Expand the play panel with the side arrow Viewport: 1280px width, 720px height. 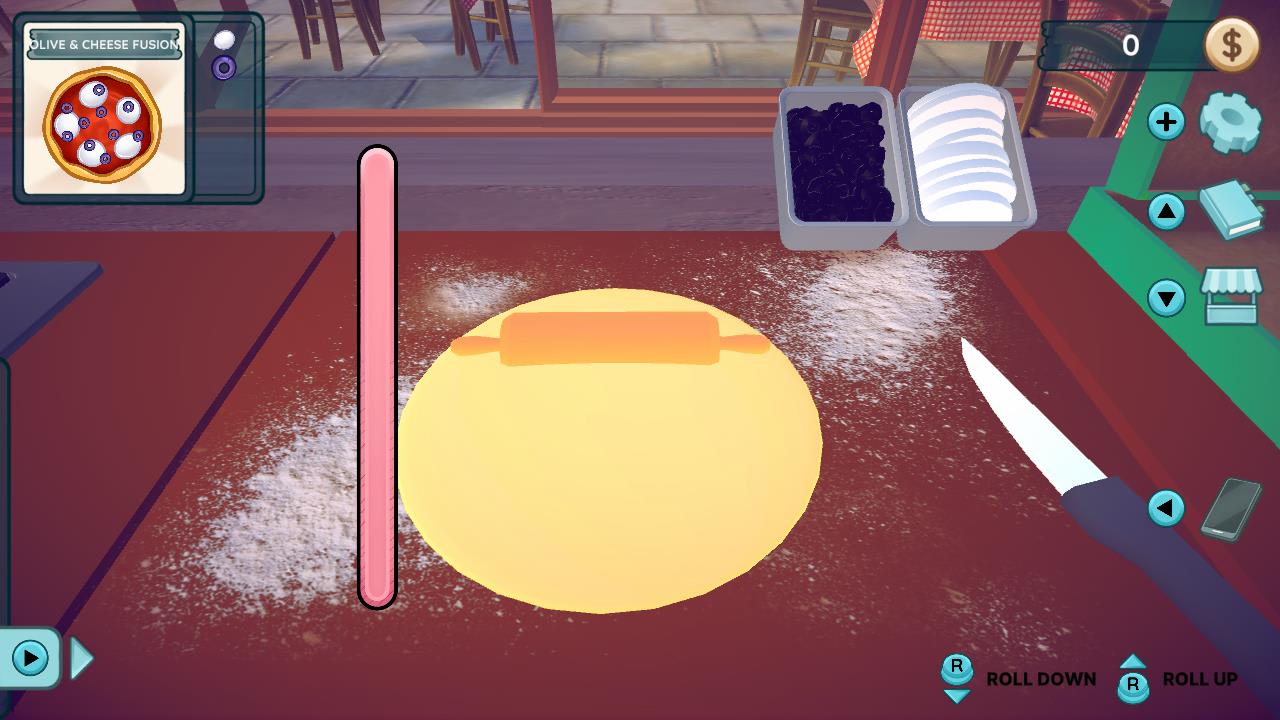click(x=80, y=658)
